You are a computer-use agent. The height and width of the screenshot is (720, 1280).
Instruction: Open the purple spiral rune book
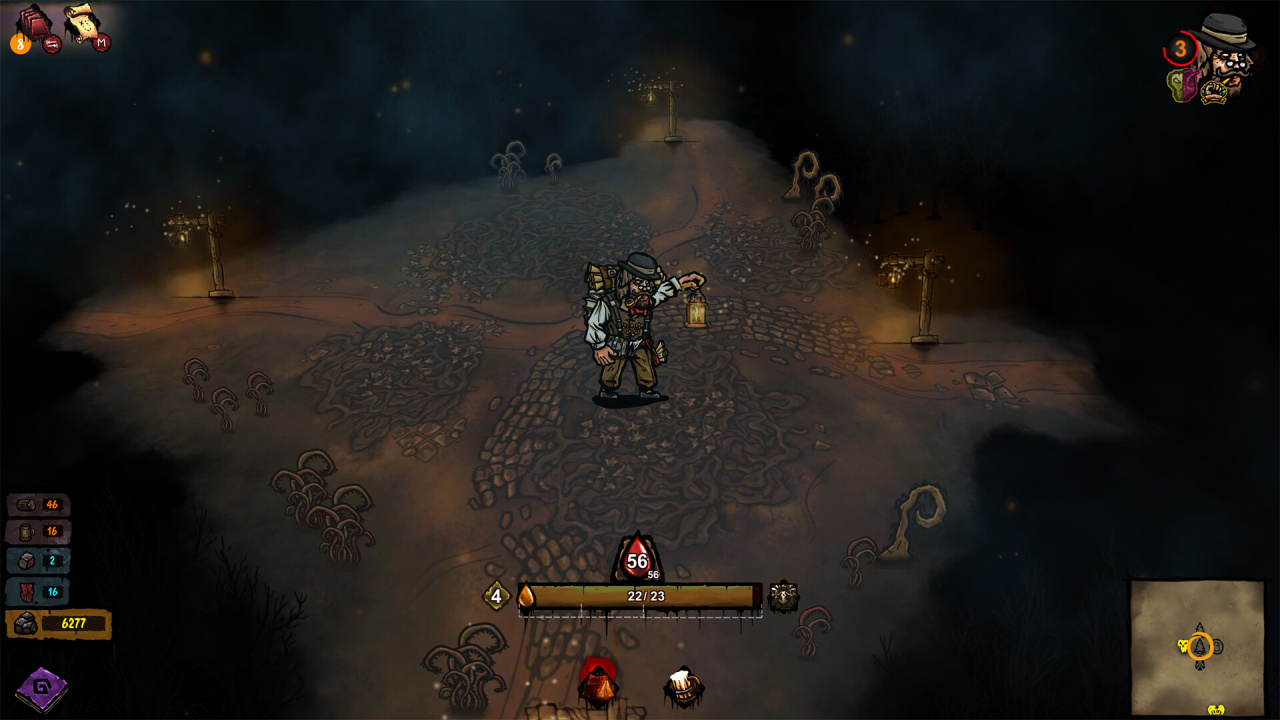[x=41, y=688]
